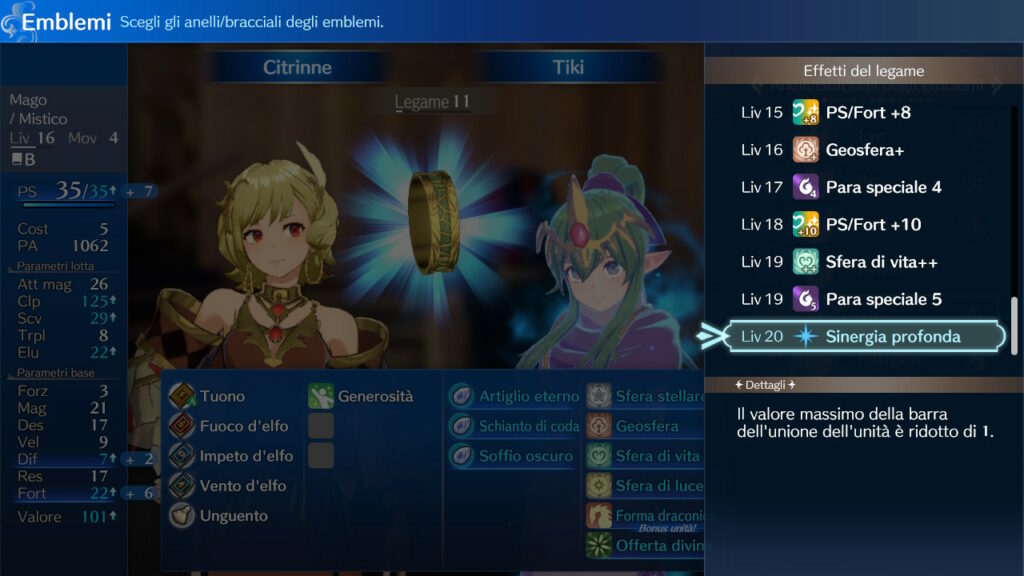The width and height of the screenshot is (1024, 576).
Task: Pick the Vento d'elfo tome
Action: point(242,486)
